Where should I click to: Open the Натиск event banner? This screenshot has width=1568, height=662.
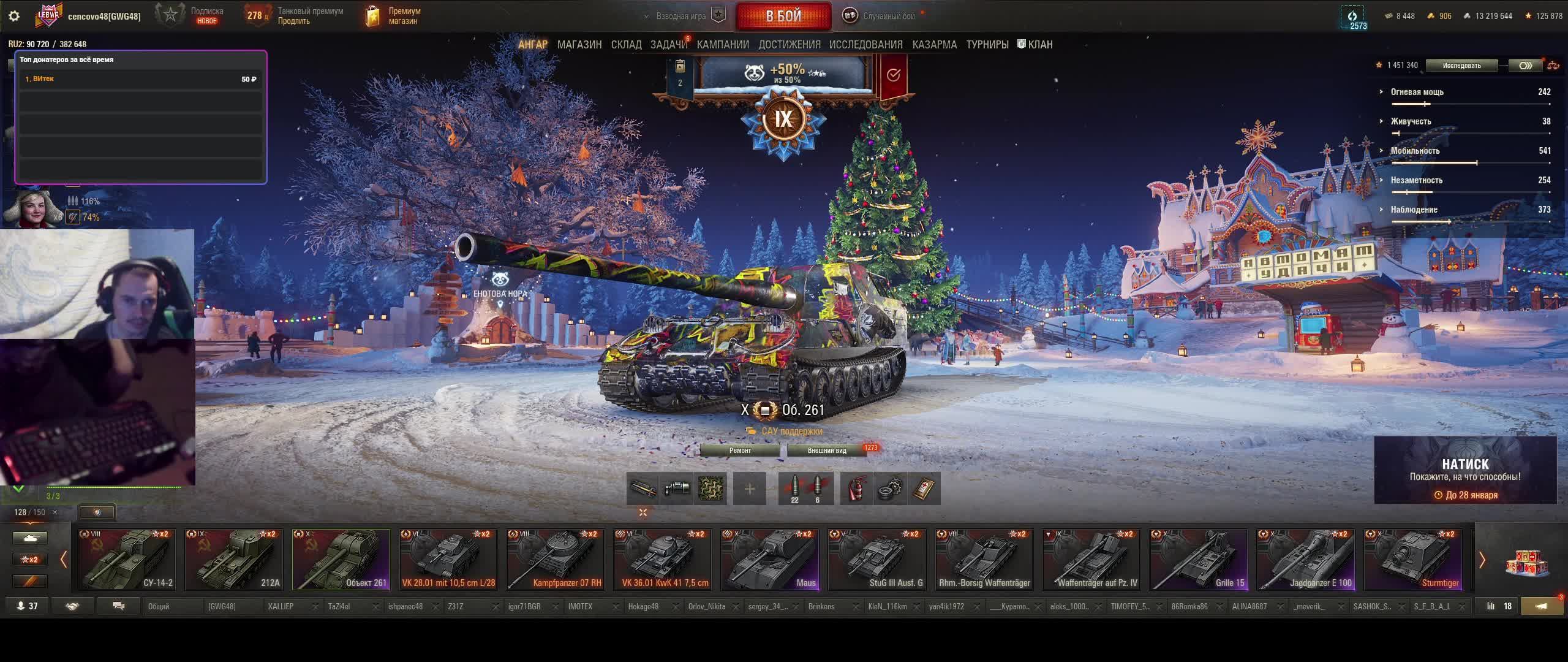click(1465, 470)
